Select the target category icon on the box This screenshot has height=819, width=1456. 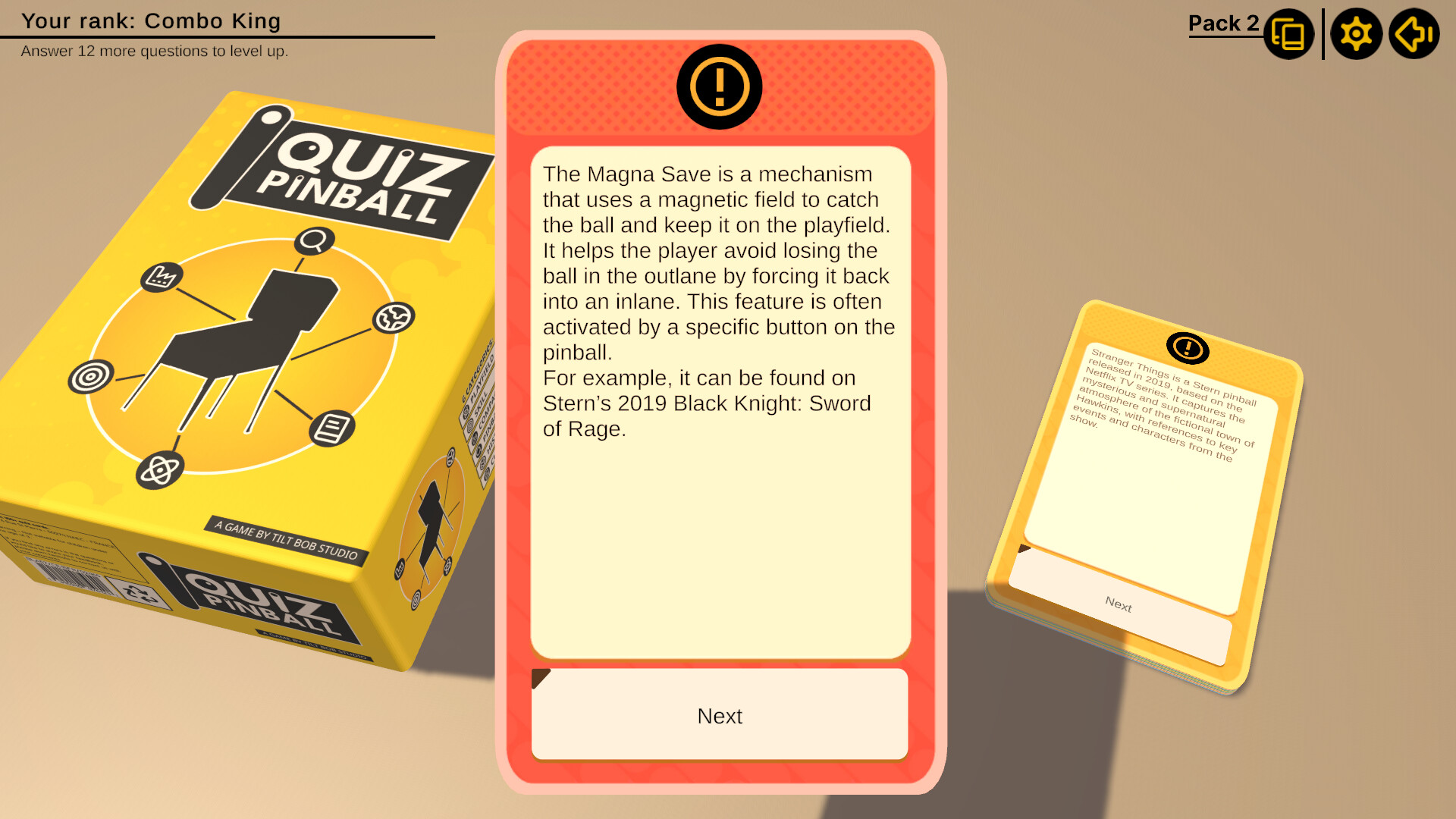click(x=93, y=376)
